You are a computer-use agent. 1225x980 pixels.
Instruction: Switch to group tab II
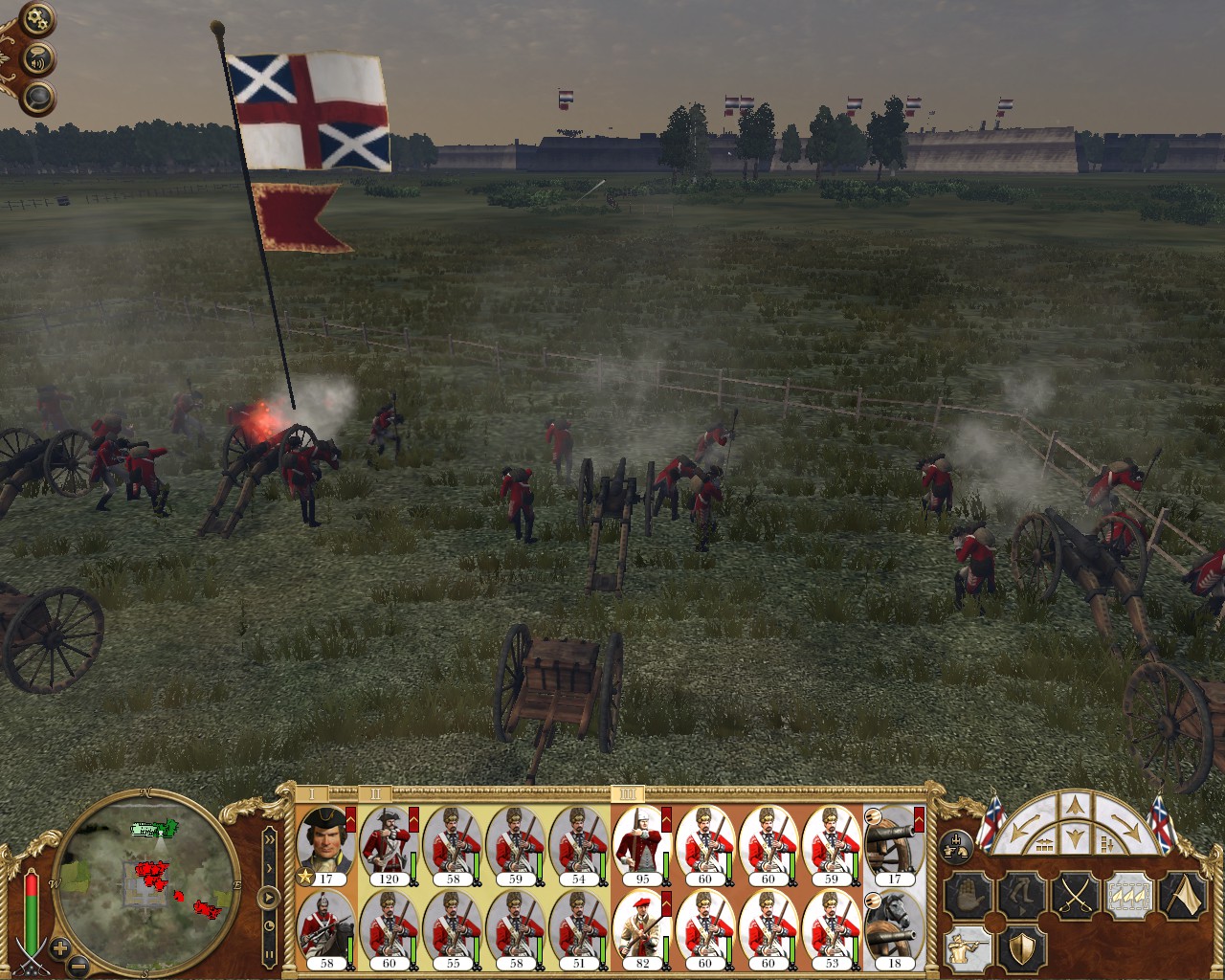pos(376,793)
